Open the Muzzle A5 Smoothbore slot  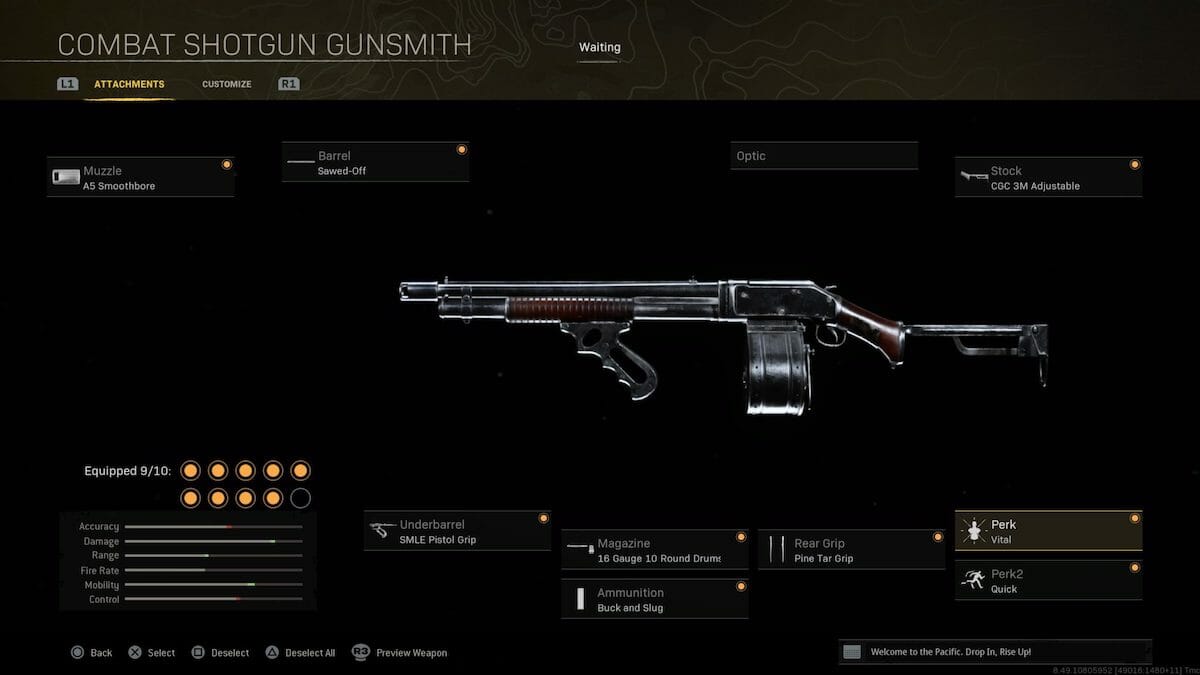140,178
